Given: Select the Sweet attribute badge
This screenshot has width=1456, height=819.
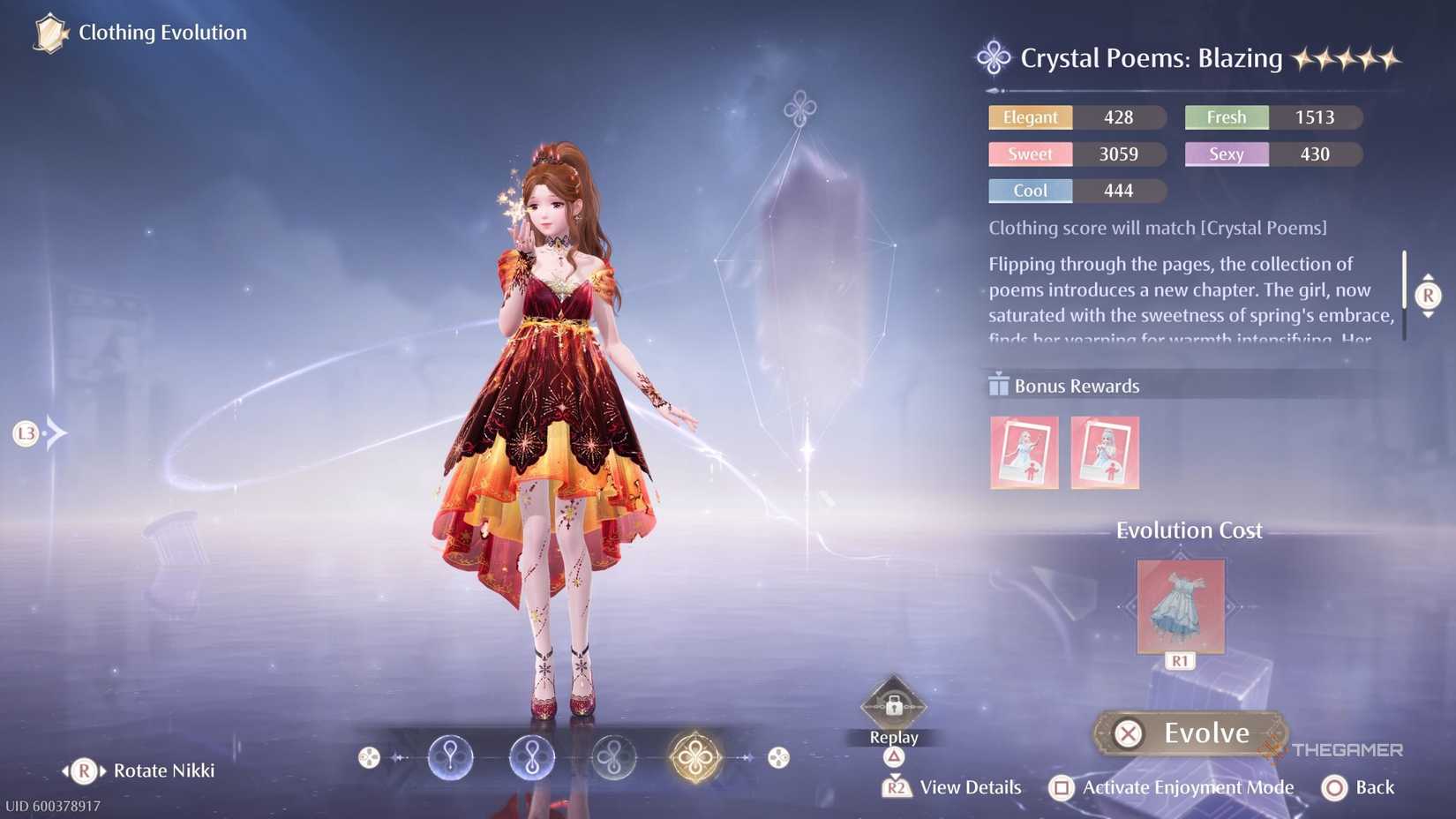Looking at the screenshot, I should [1029, 154].
